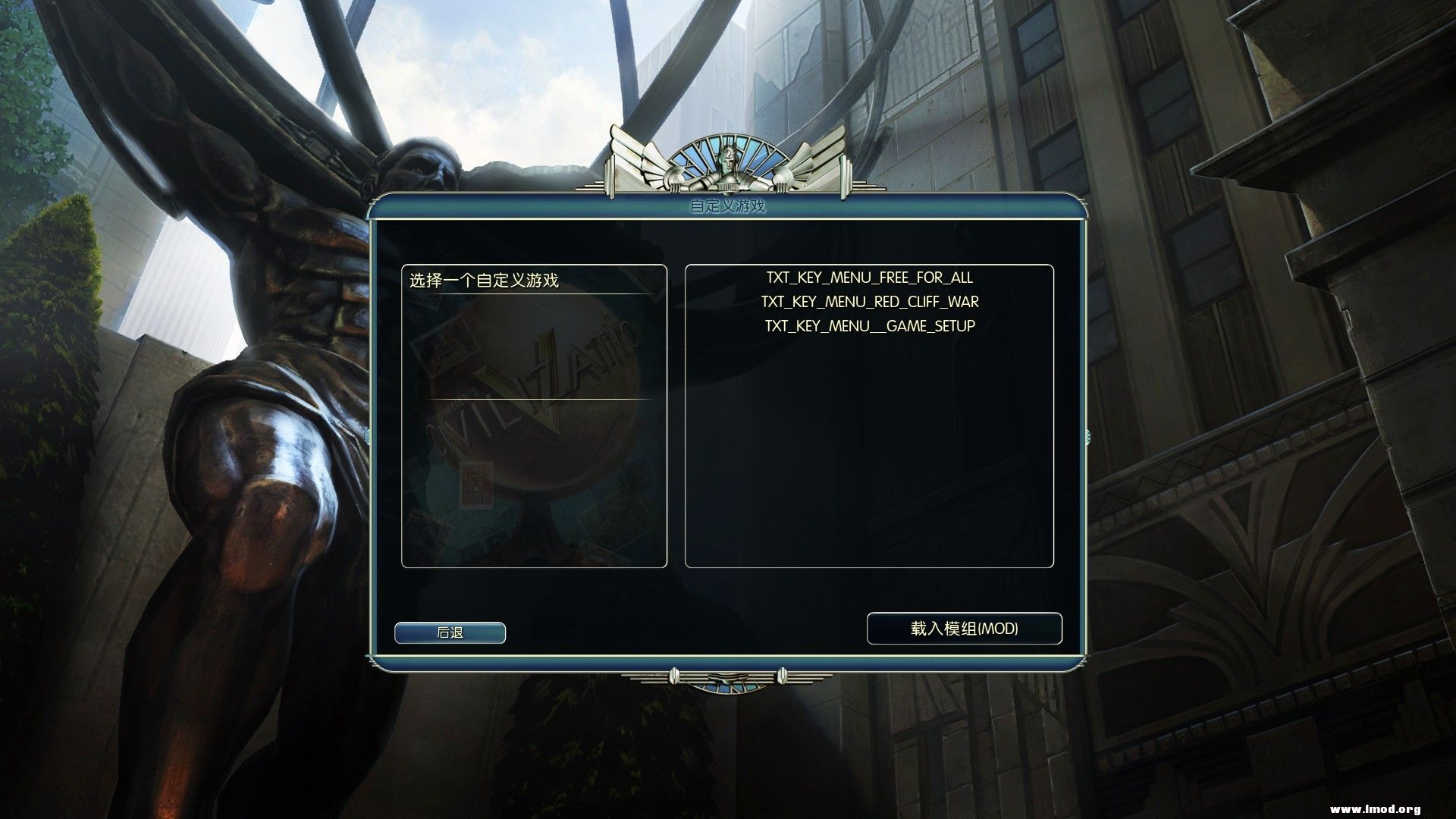Click the empty mod description list panel

coord(869,455)
